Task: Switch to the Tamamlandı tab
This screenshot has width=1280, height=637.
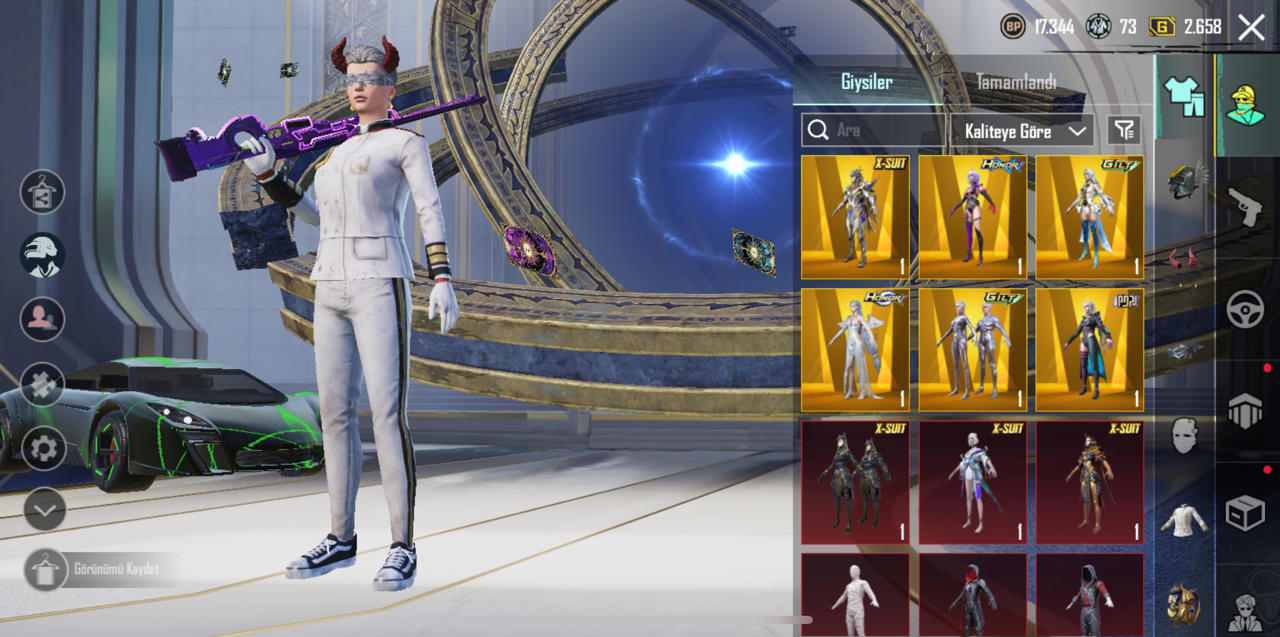Action: tap(1015, 82)
